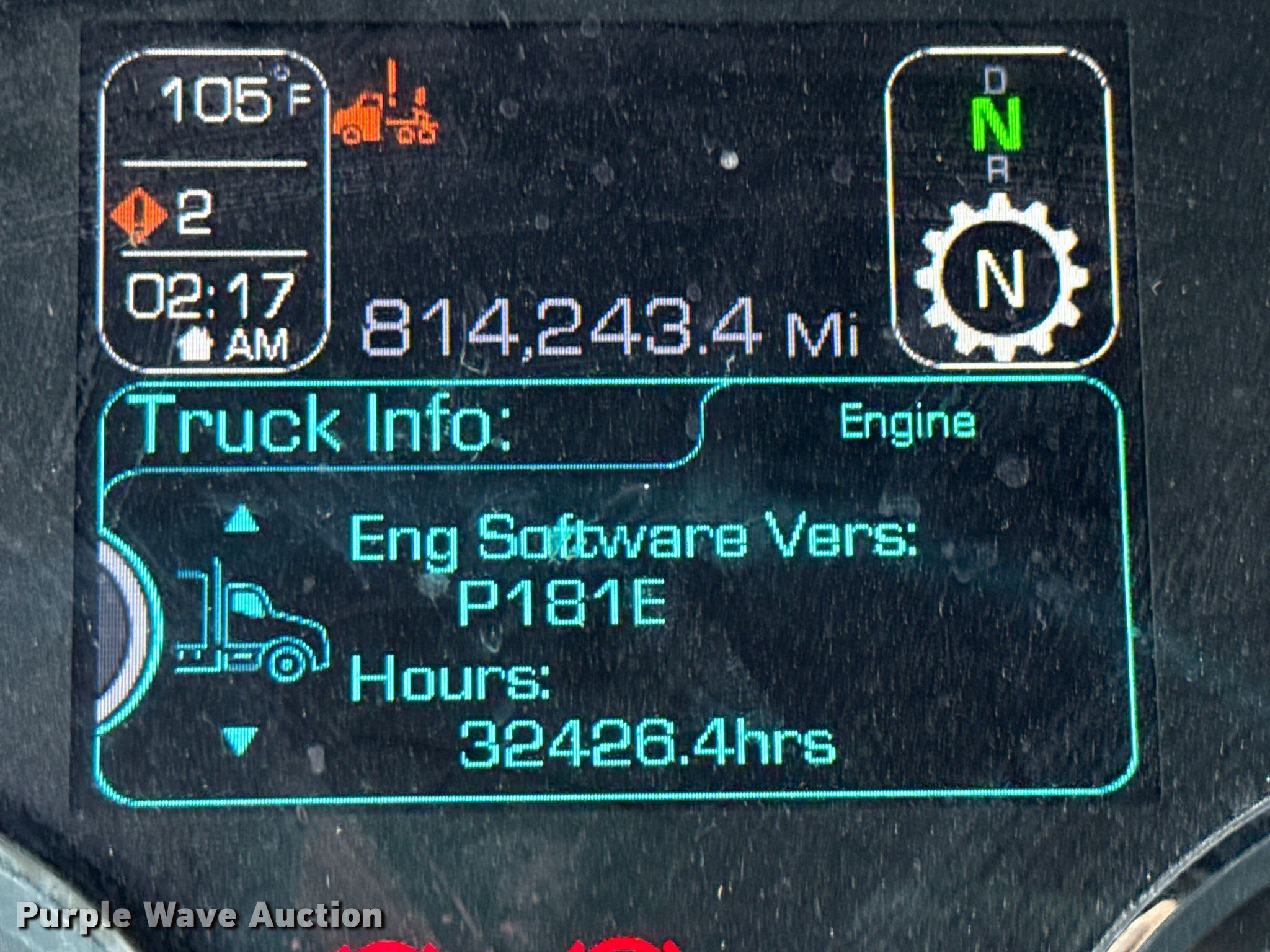
Task: Open the orange diamond fault warning icon
Action: pyautogui.click(x=140, y=215)
